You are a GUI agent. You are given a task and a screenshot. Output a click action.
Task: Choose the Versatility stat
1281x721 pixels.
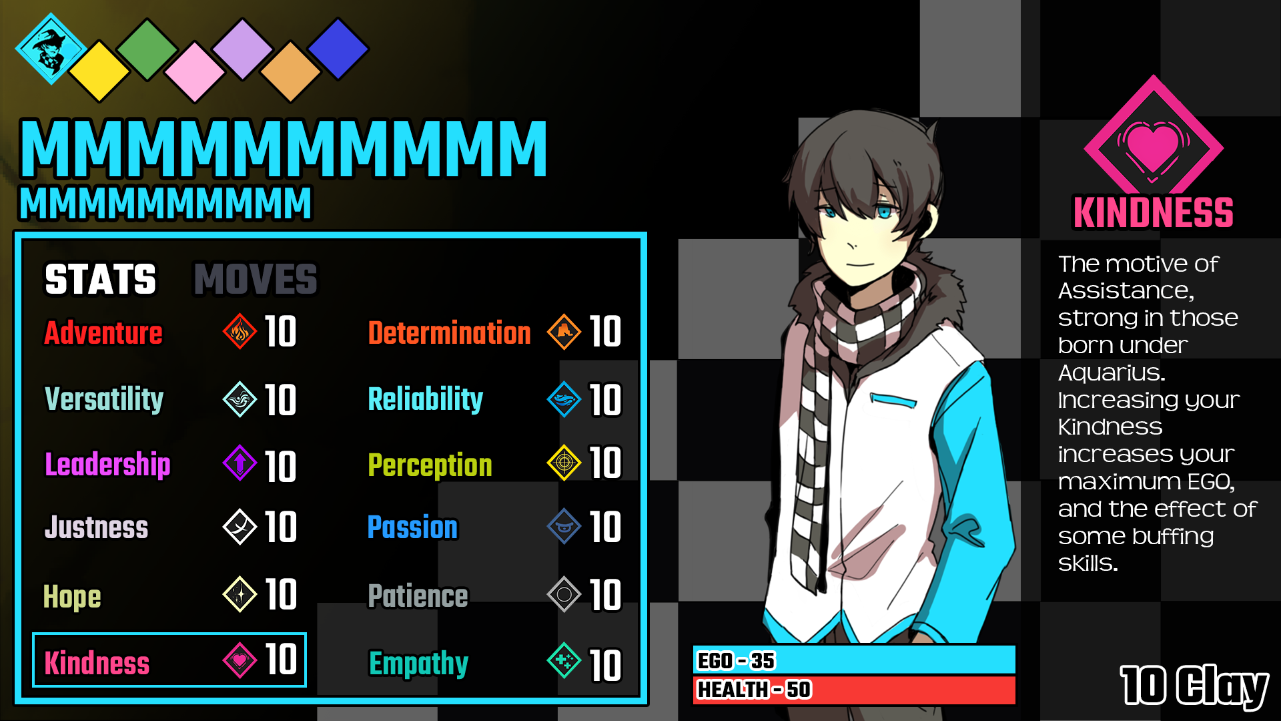104,399
